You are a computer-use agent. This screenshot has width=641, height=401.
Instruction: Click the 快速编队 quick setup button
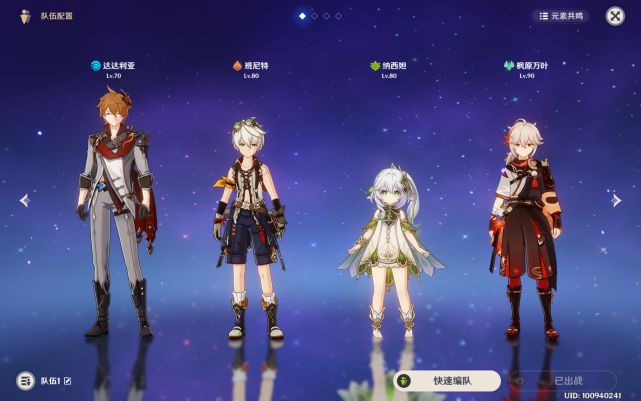(447, 380)
